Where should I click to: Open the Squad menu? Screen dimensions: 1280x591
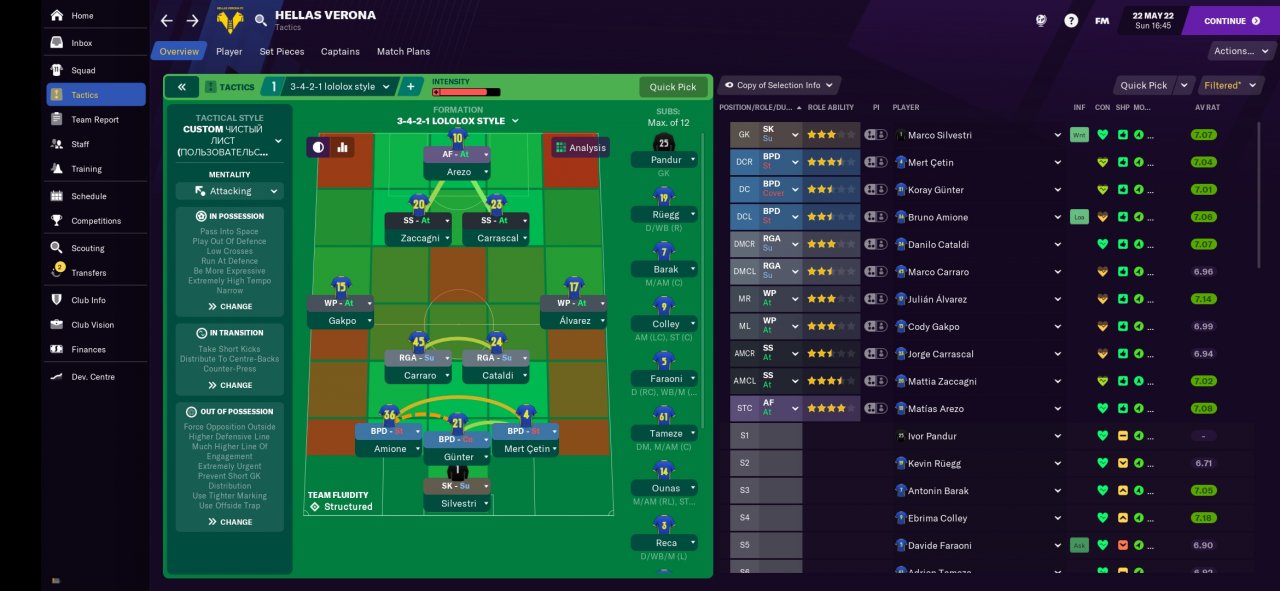point(83,70)
